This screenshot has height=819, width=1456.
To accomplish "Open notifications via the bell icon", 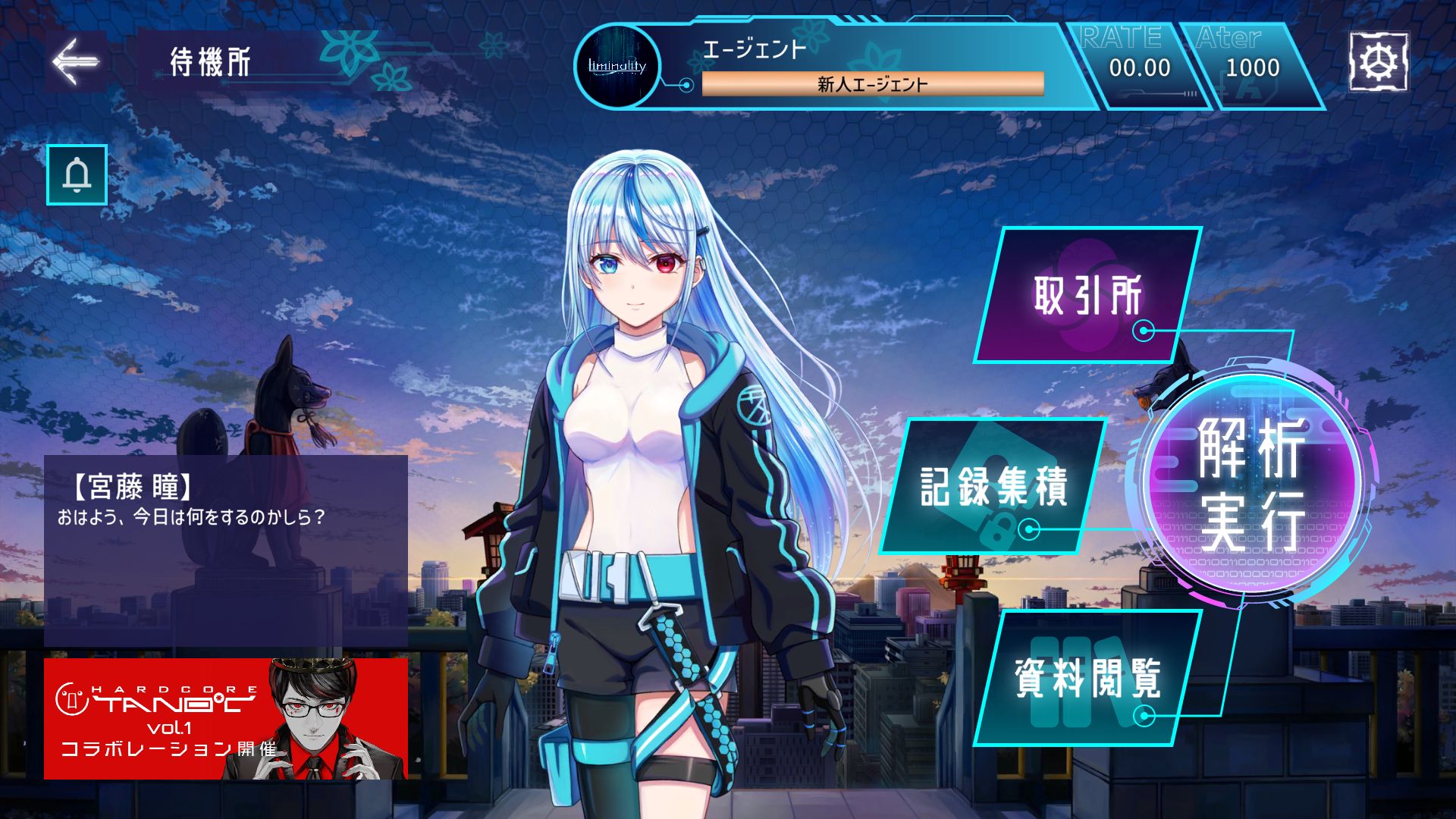I will tap(75, 175).
